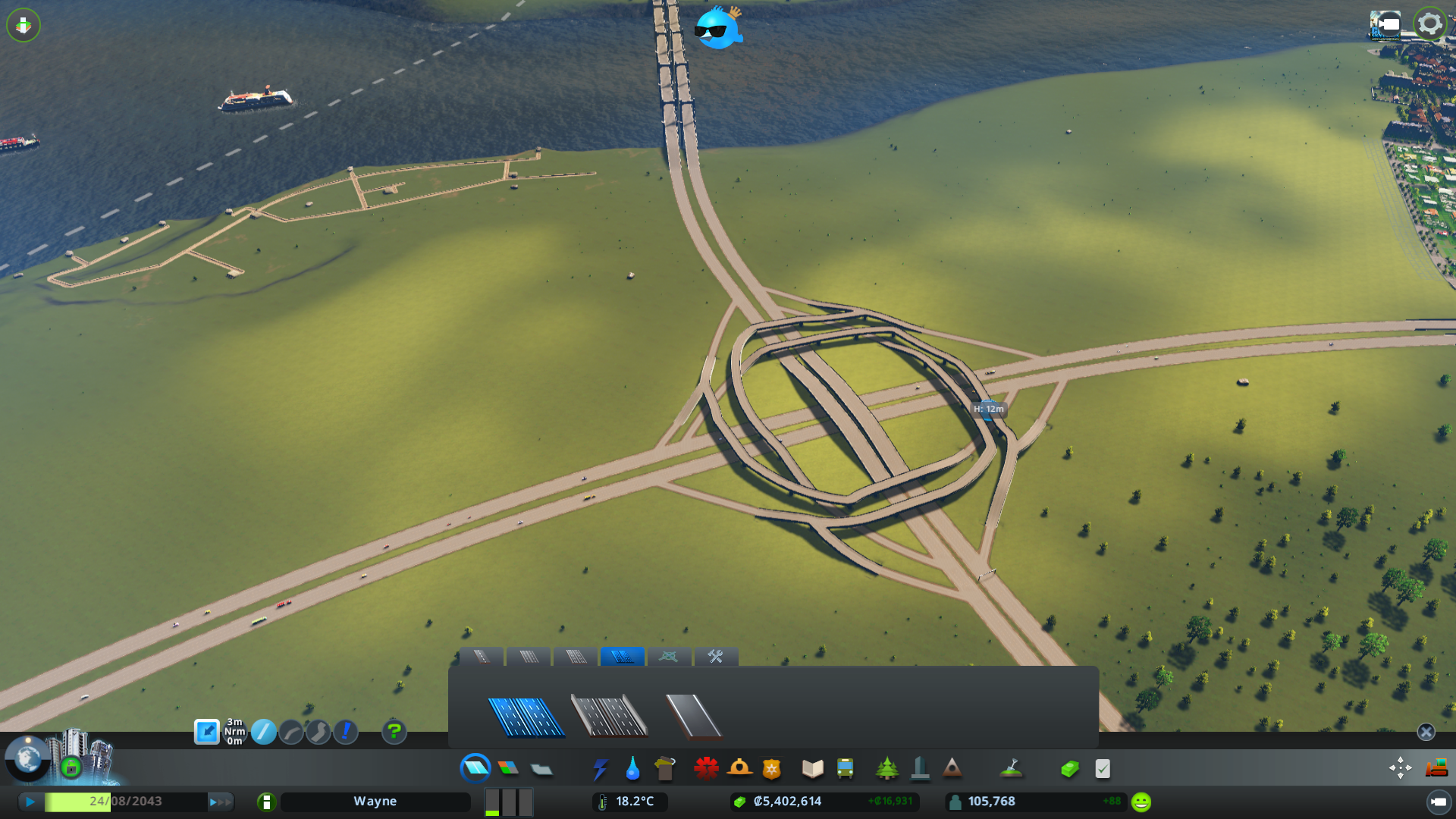Open the Policies checkmark panel

(1103, 768)
